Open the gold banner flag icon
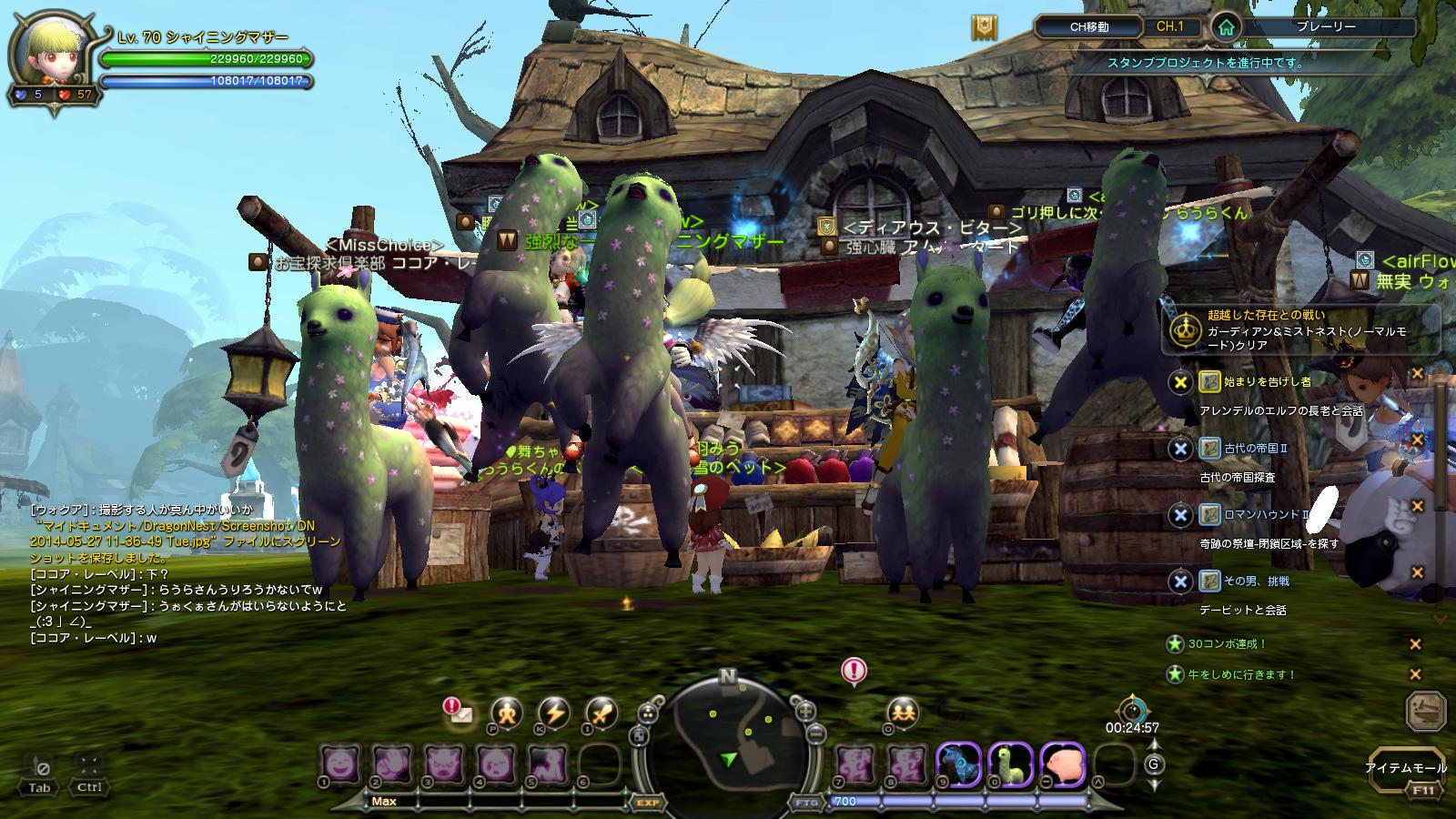Screen dimensions: 1456x819 (x=983, y=27)
